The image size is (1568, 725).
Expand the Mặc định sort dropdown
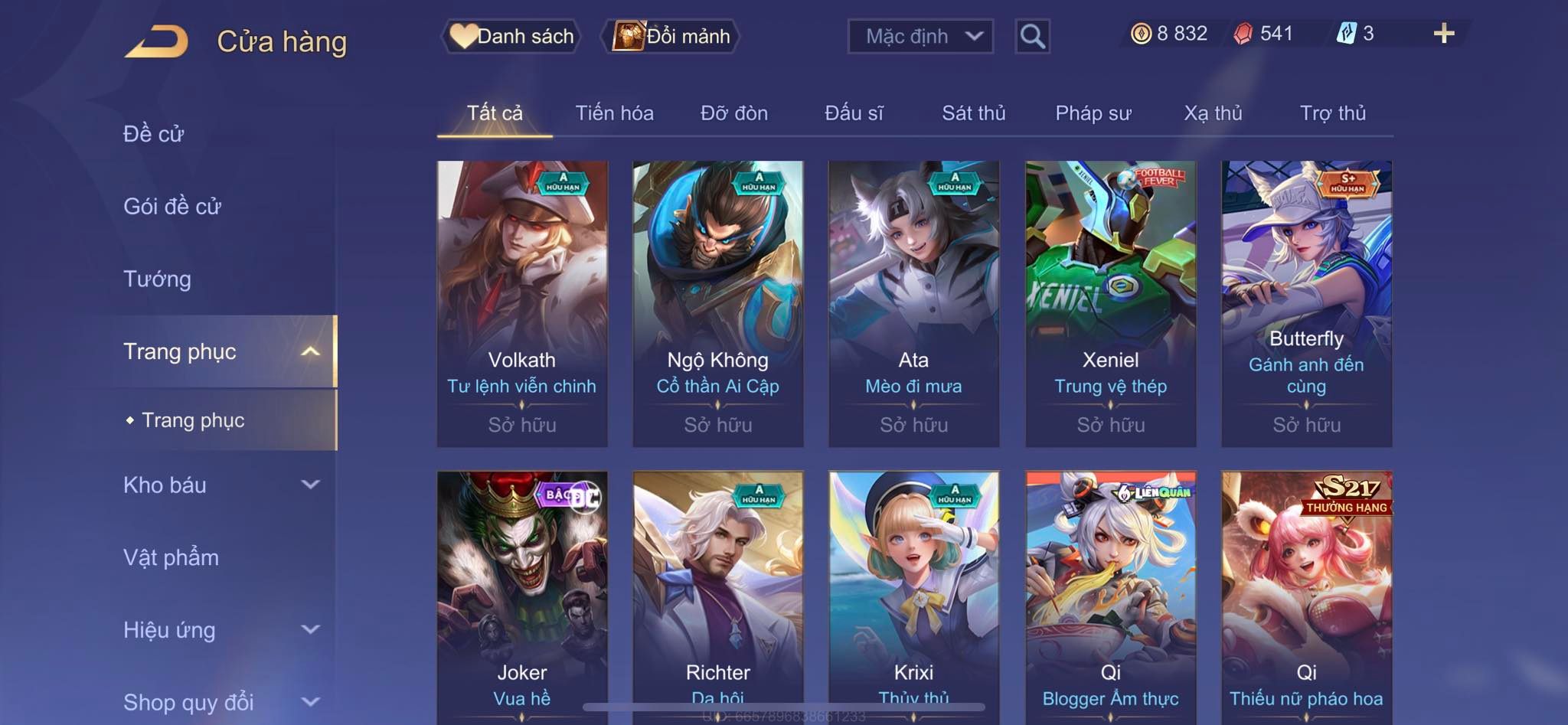[x=920, y=36]
